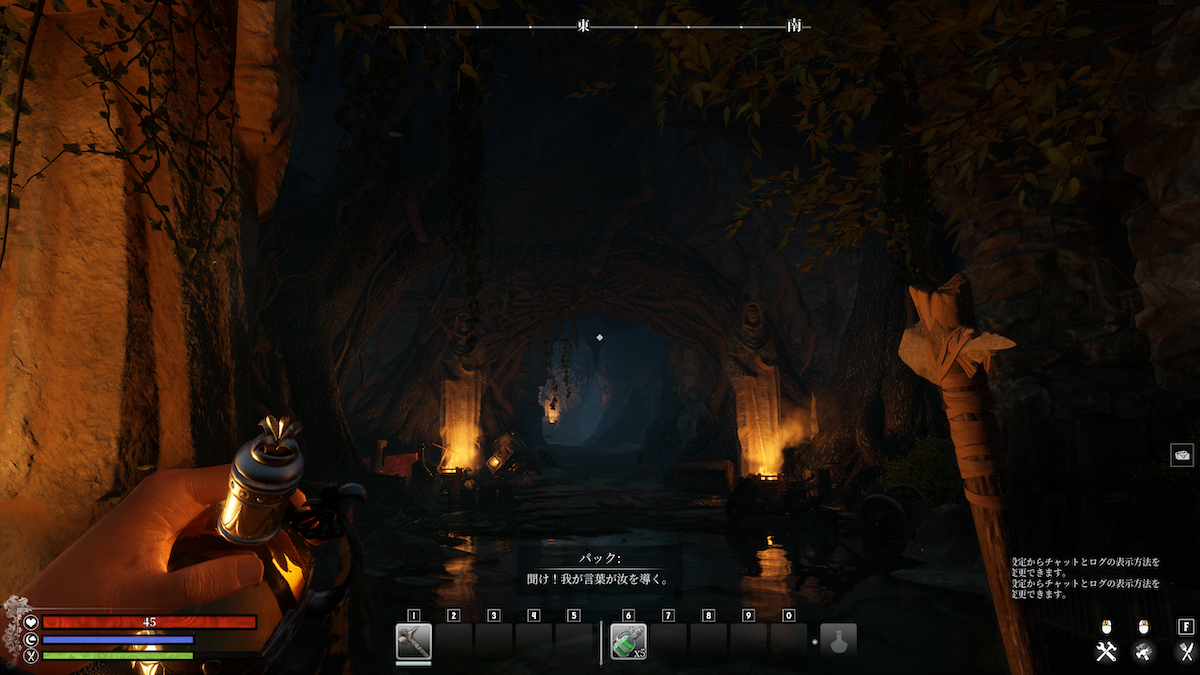Activate the crossed hammer and wrench action
This screenshot has width=1200, height=675.
(x=1106, y=652)
